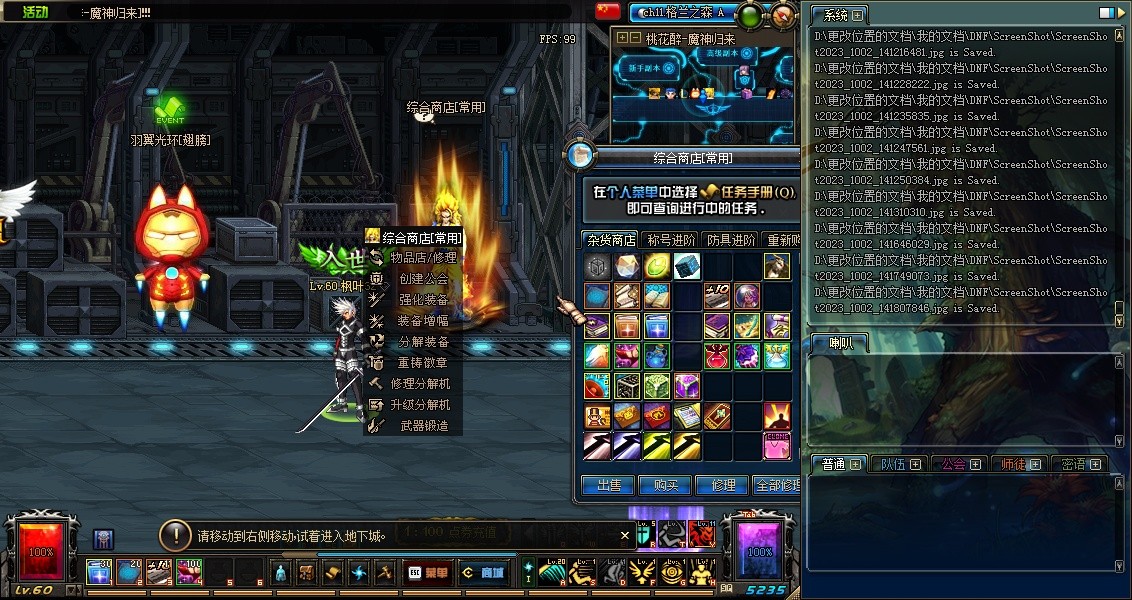Click the 购买 buy button
1132x600 pixels.
click(x=665, y=486)
